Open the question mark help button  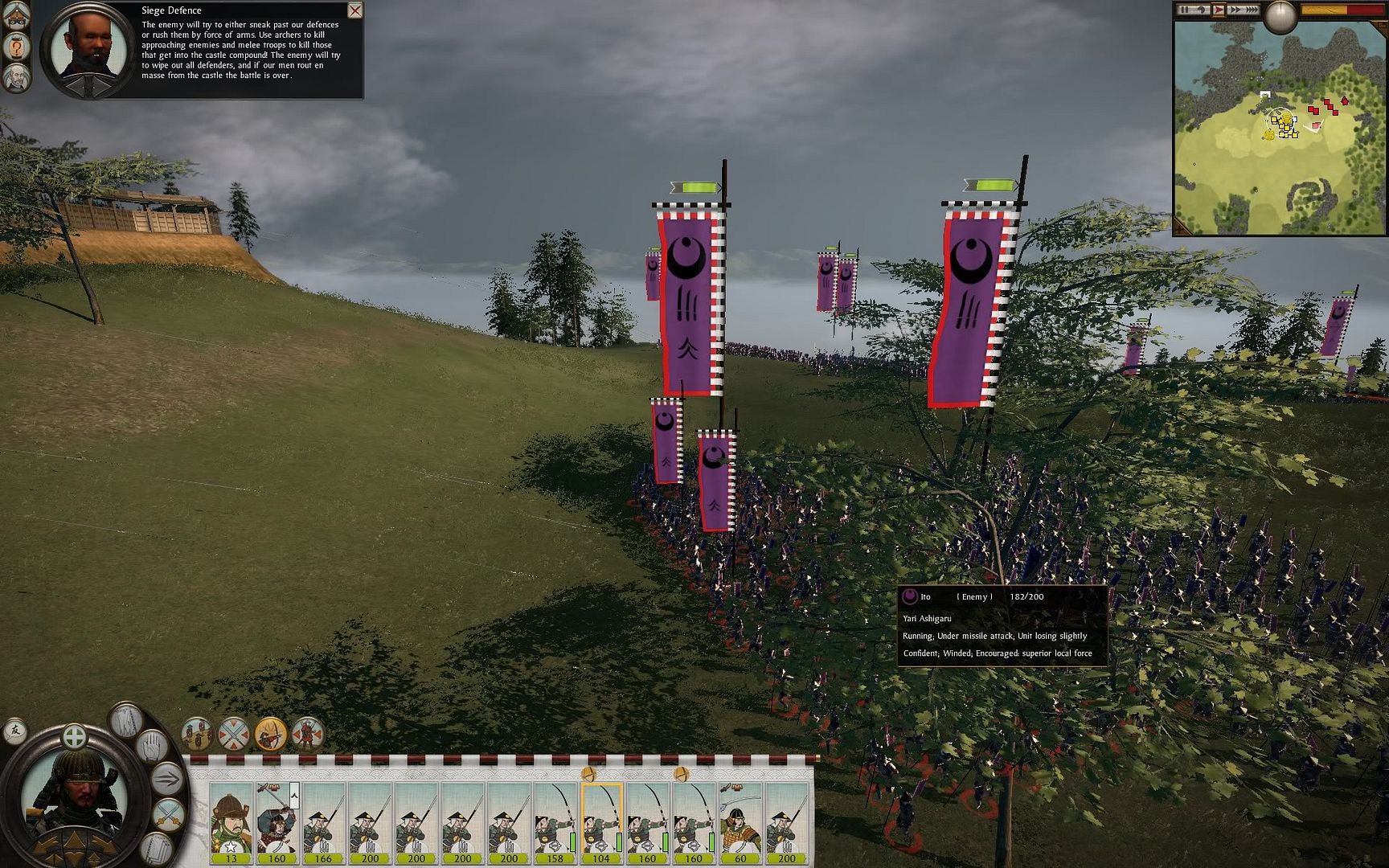[16, 47]
